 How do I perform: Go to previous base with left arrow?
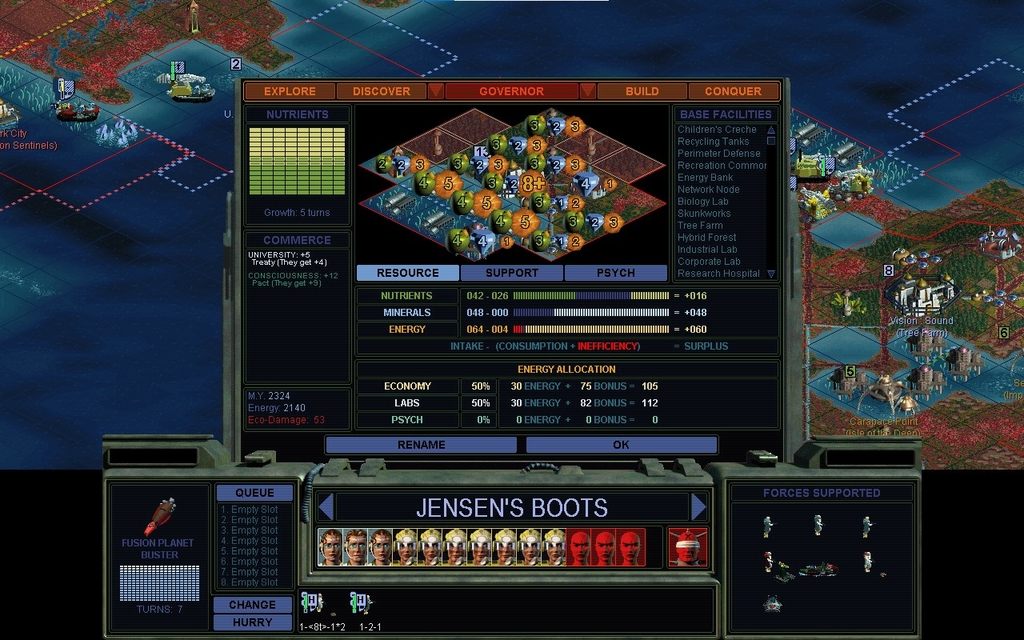coord(325,507)
